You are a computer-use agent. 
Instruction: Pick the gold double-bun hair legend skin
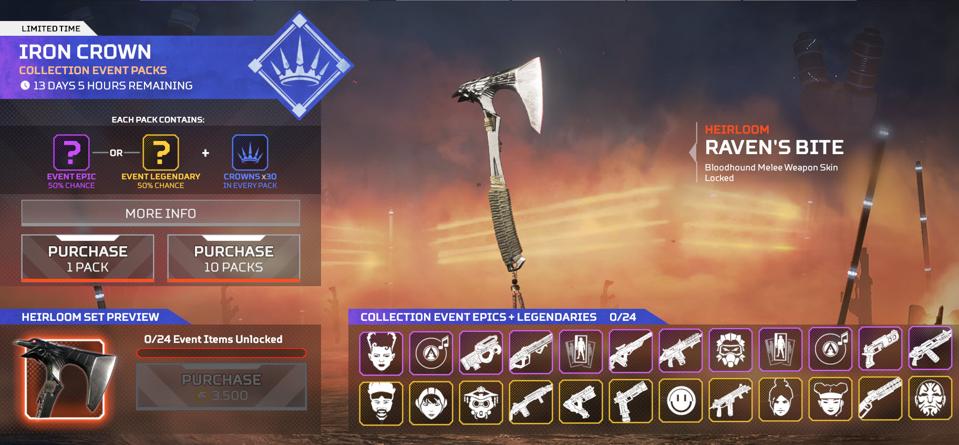point(829,401)
